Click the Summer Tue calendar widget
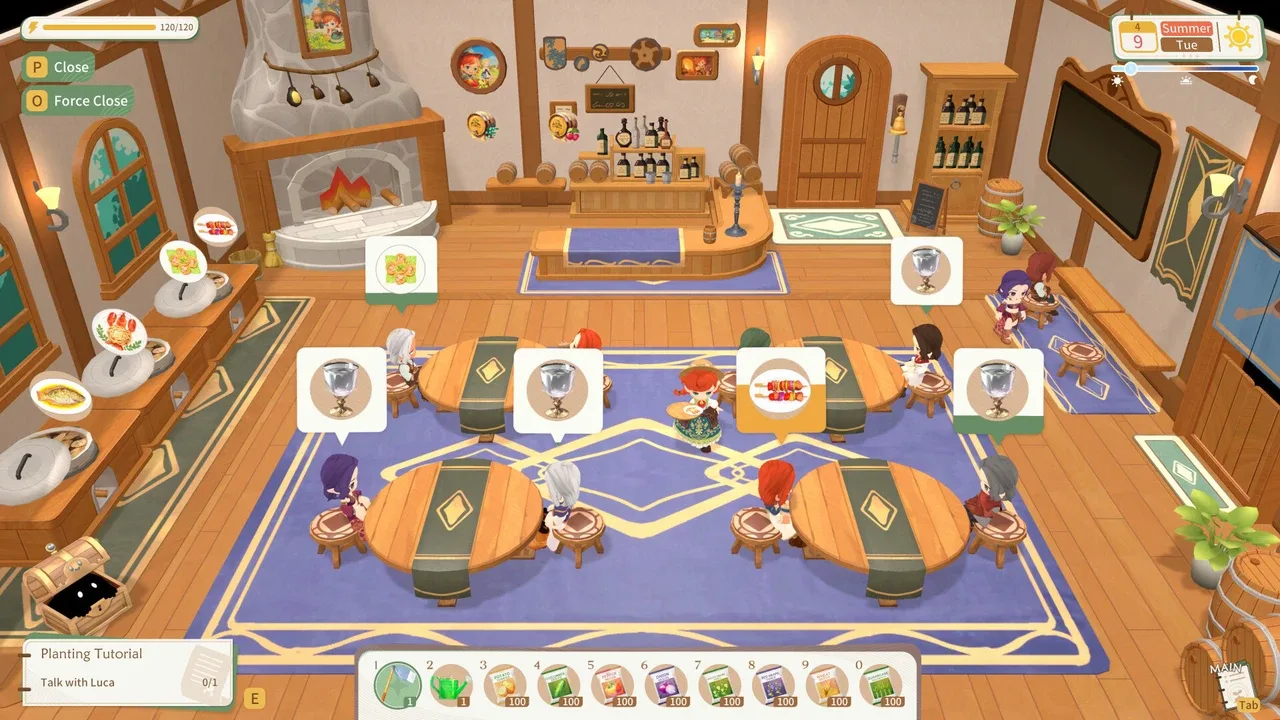This screenshot has height=720, width=1280. [1186, 36]
